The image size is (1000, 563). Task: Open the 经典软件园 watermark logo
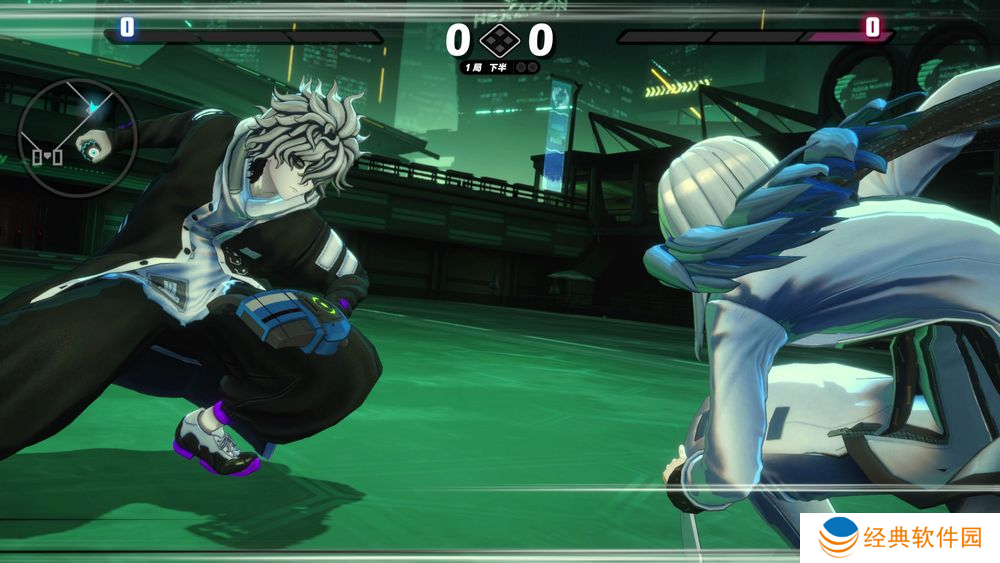pyautogui.click(x=900, y=539)
